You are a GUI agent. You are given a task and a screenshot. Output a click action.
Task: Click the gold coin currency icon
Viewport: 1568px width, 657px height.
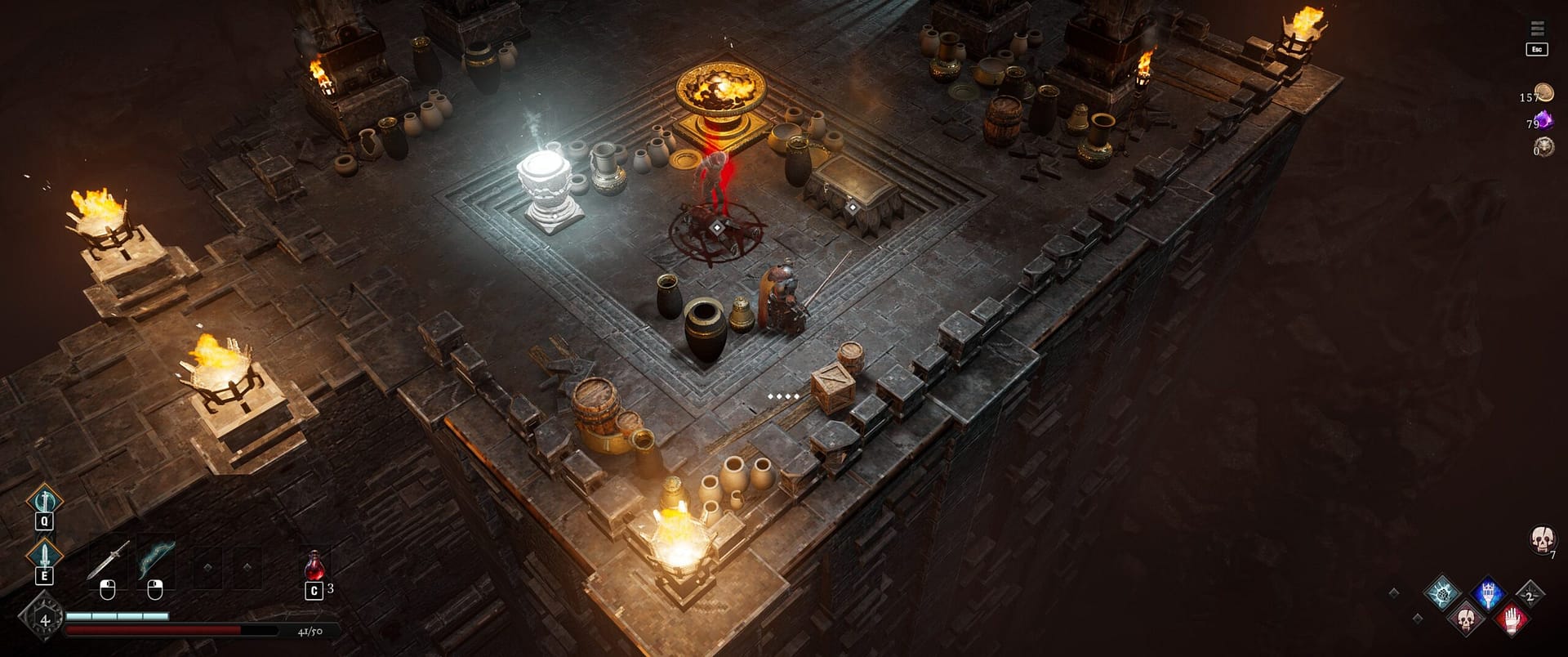(1543, 92)
